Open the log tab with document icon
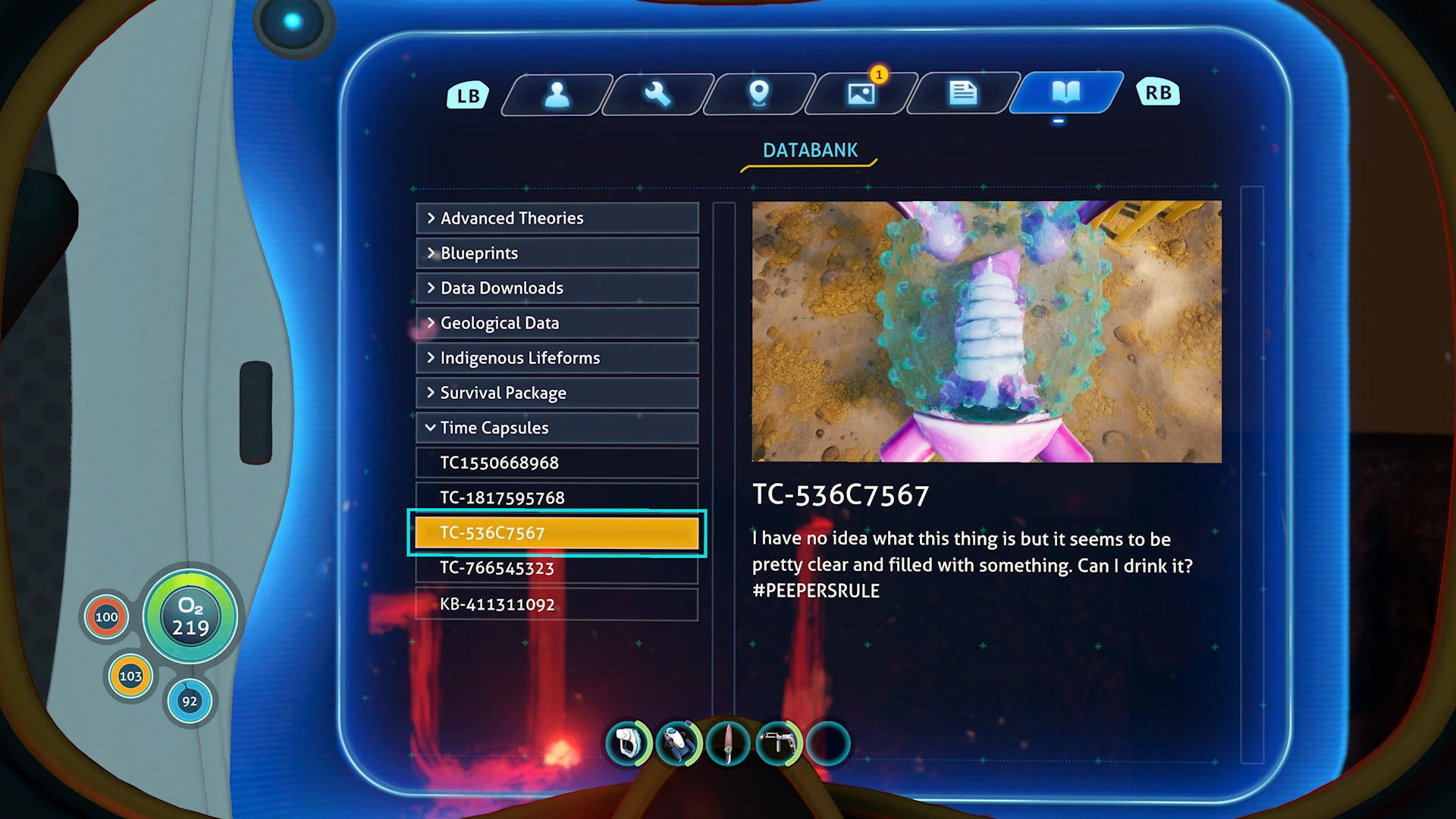 [x=962, y=93]
